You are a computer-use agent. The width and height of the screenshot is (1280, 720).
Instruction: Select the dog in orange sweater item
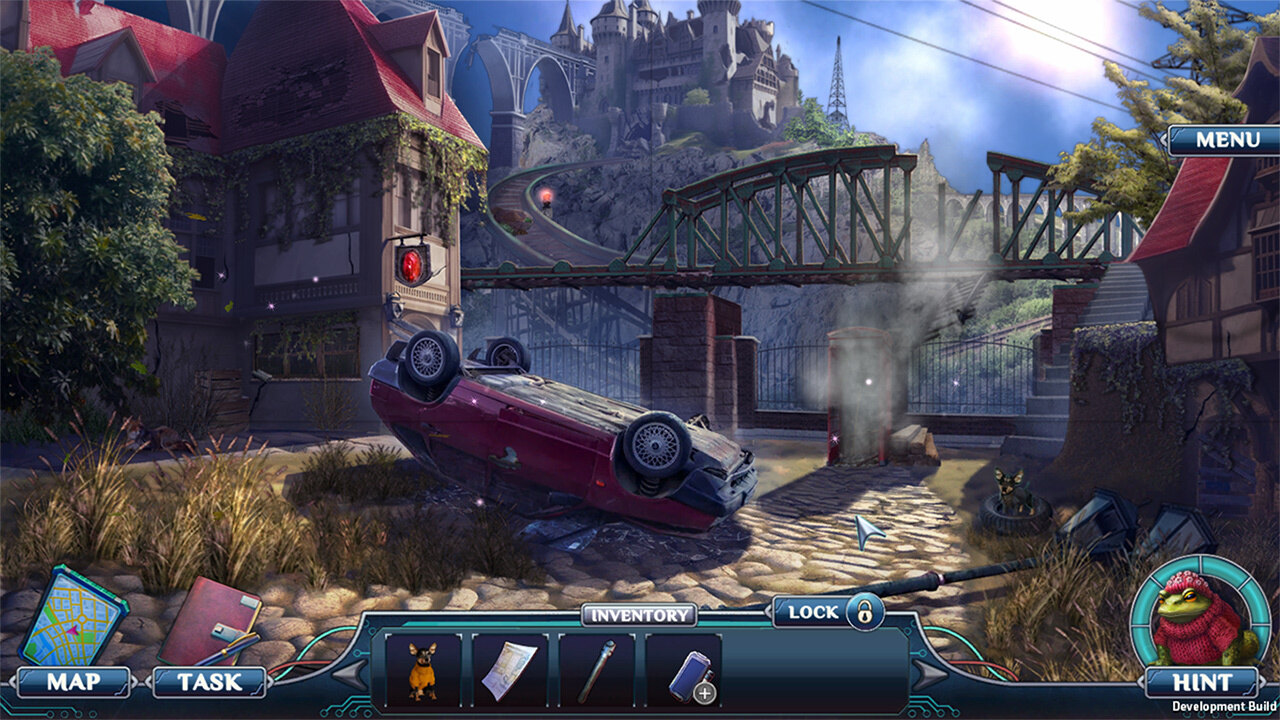click(423, 670)
